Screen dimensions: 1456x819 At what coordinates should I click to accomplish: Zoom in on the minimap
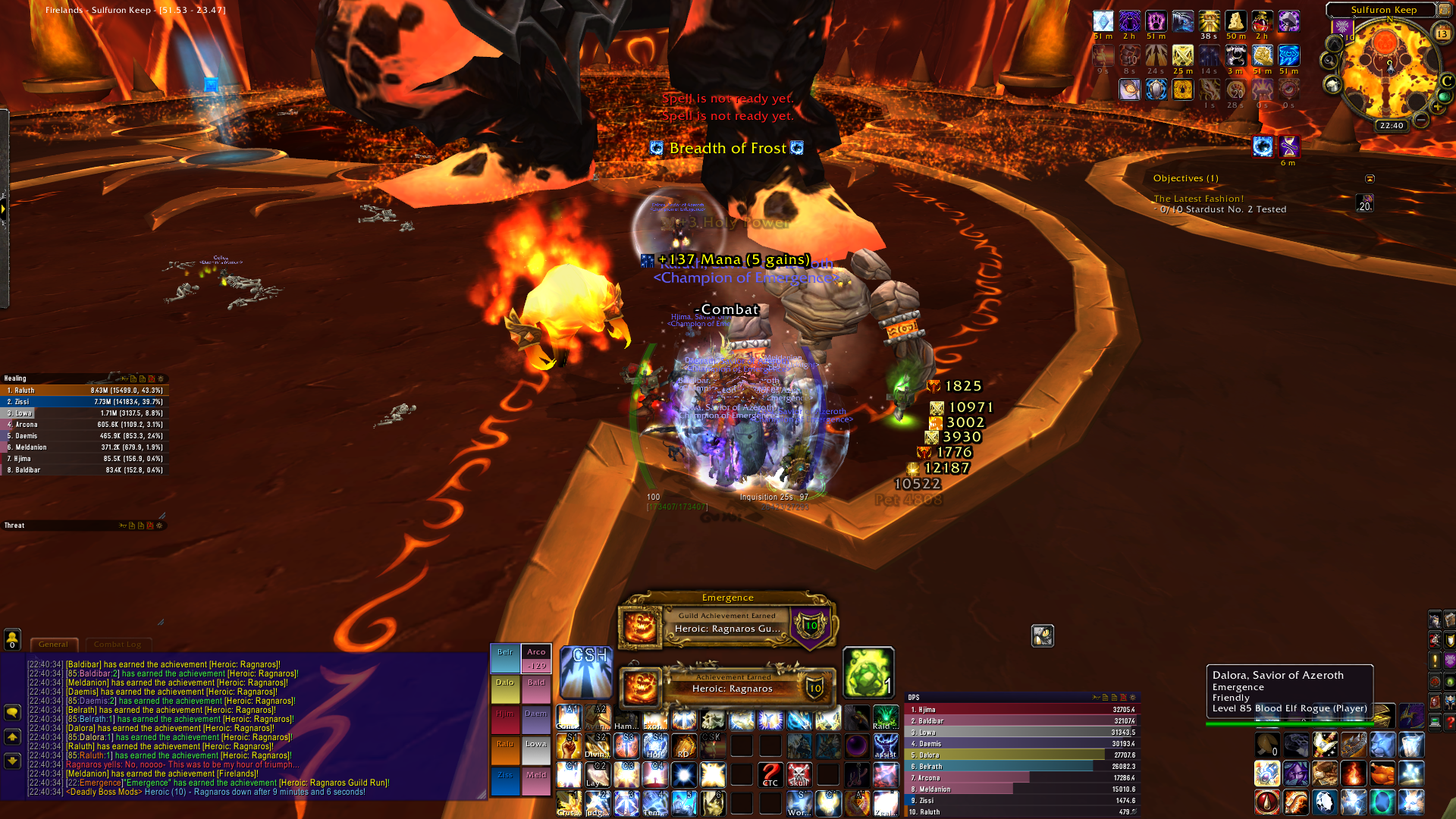click(x=1436, y=107)
